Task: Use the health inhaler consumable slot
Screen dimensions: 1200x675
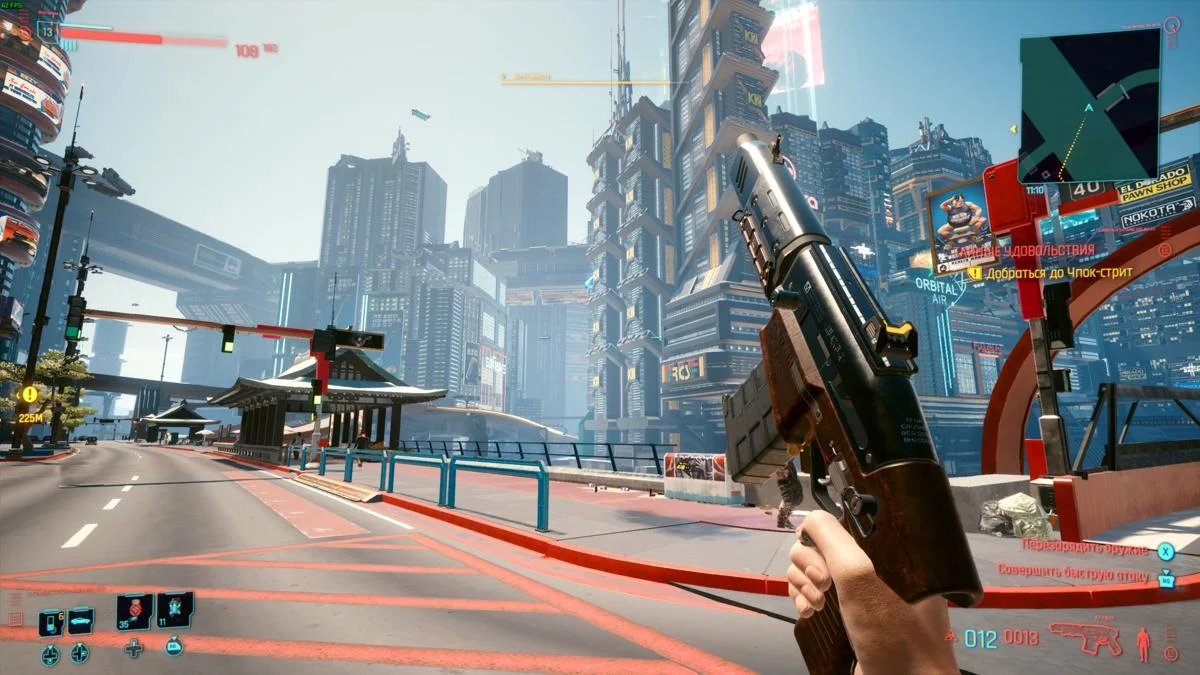Action: point(134,611)
